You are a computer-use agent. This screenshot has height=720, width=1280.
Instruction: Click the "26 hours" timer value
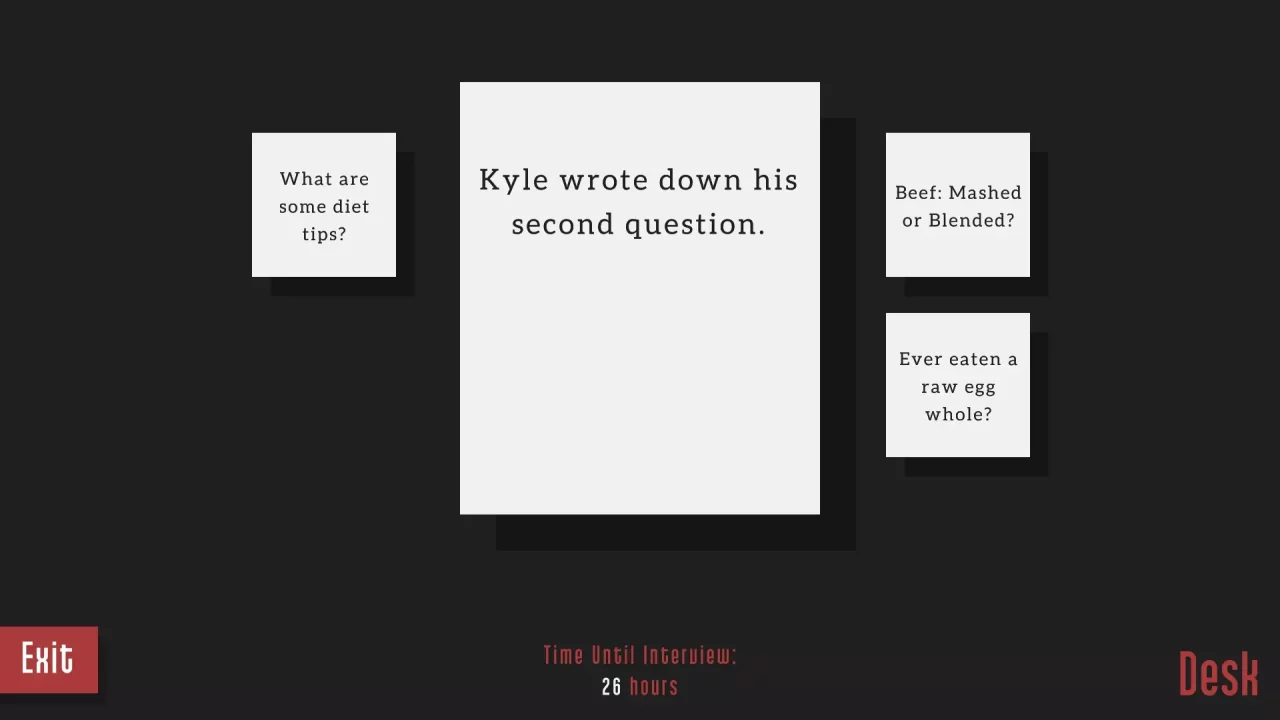[x=639, y=687]
